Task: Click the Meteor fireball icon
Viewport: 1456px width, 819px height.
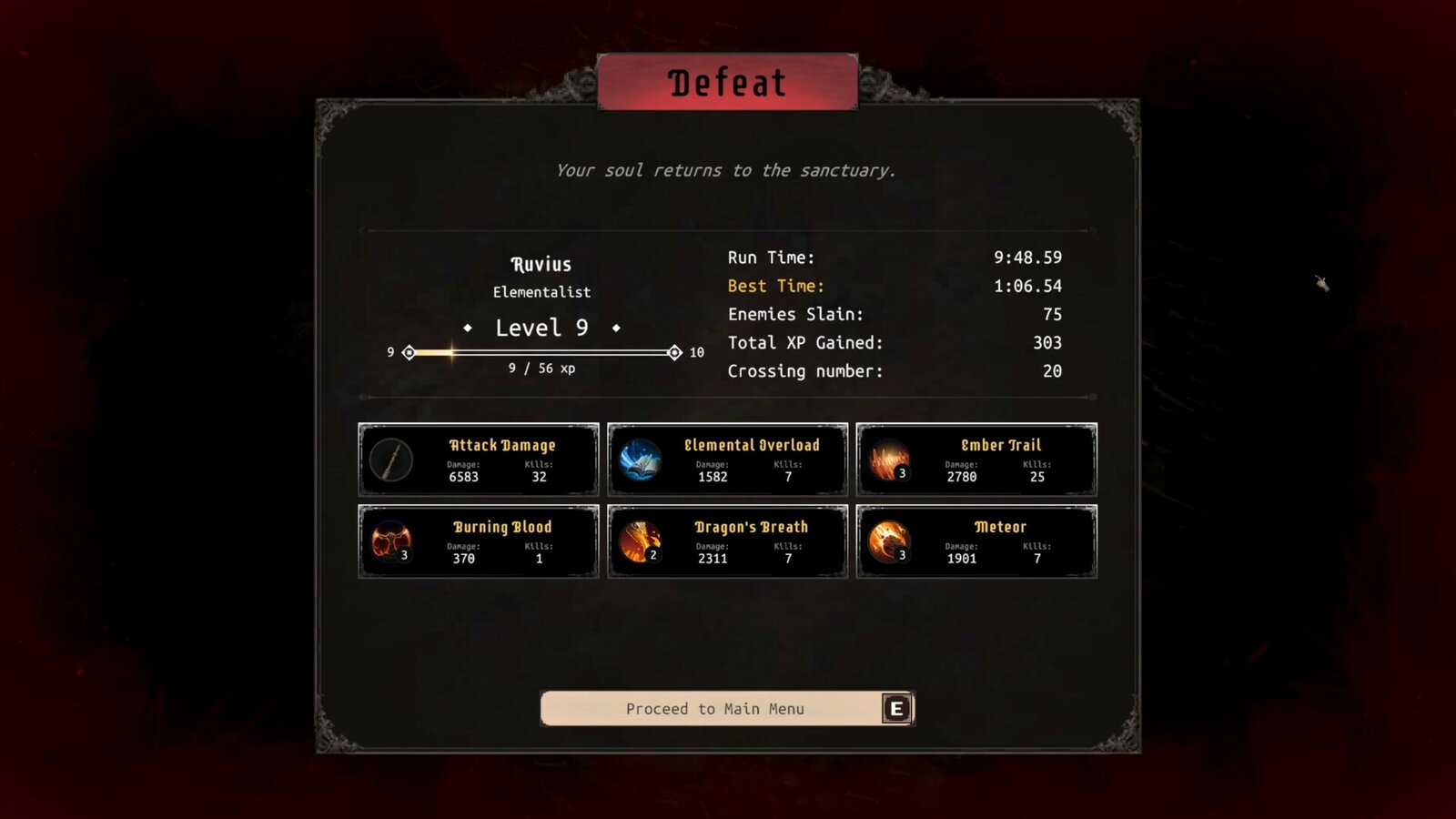Action: coord(887,541)
